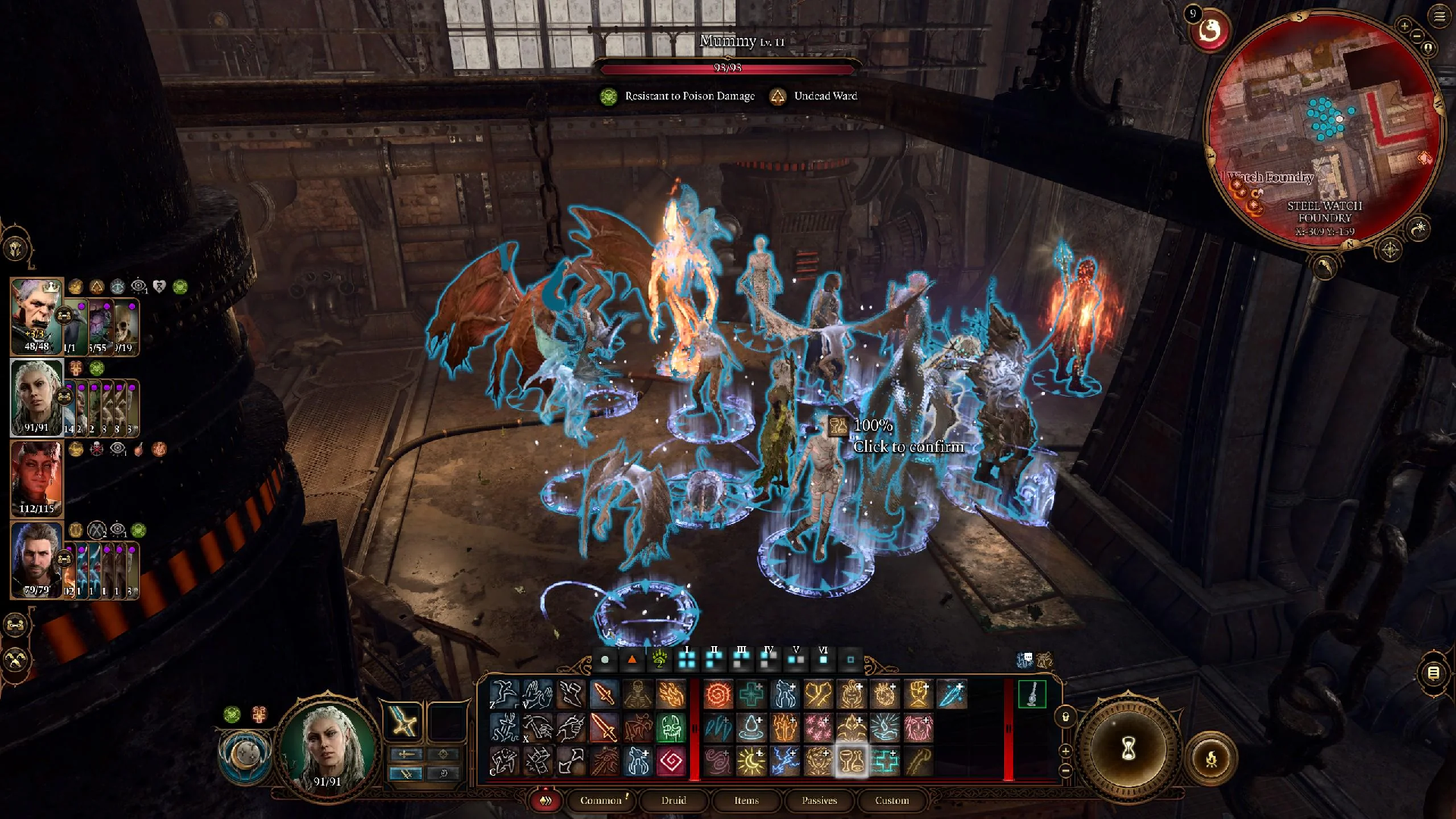The image size is (1456, 819).
Task: Click the campfire rest button
Action: click(x=1211, y=758)
